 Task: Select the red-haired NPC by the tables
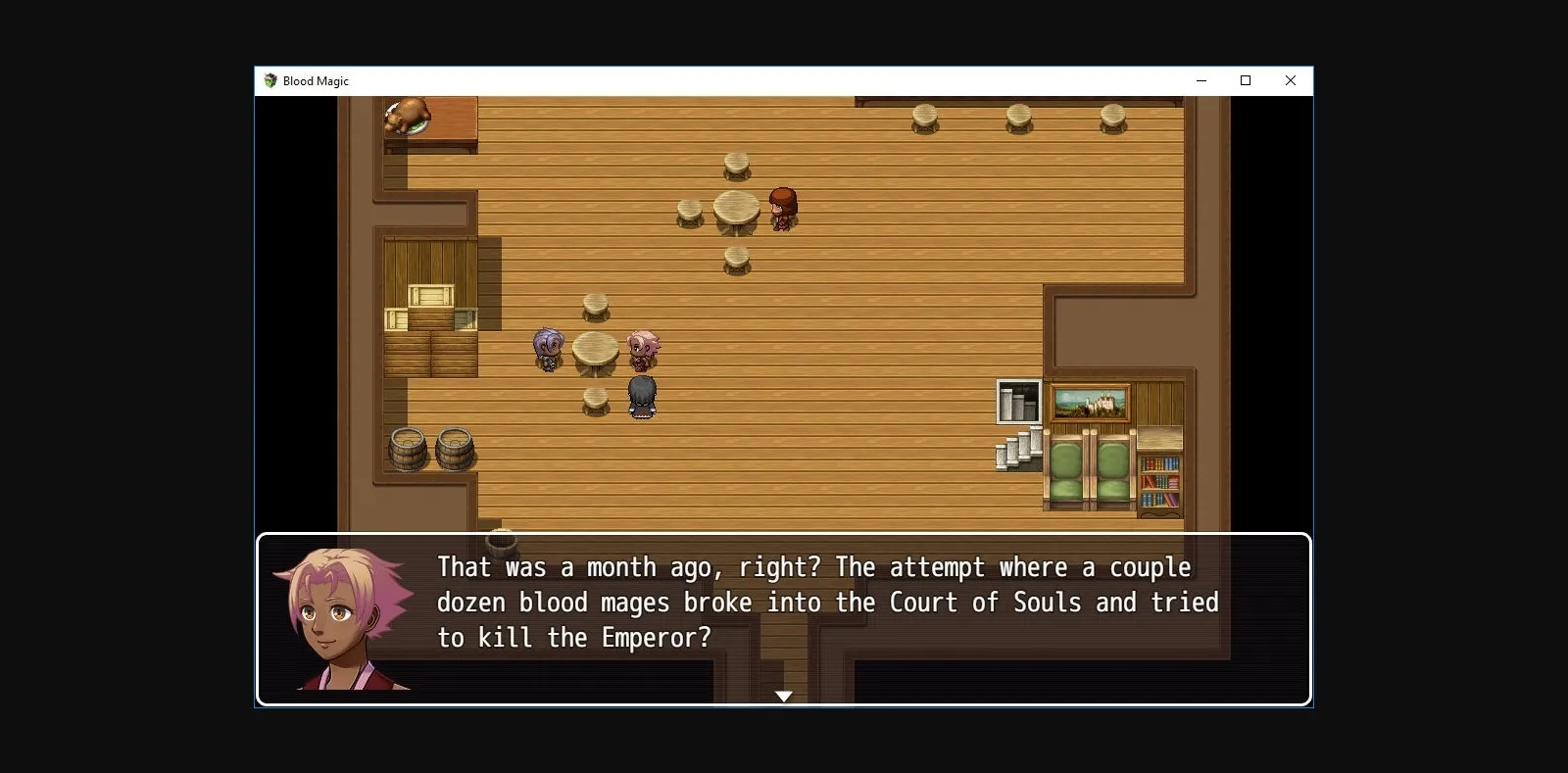pyautogui.click(x=782, y=208)
